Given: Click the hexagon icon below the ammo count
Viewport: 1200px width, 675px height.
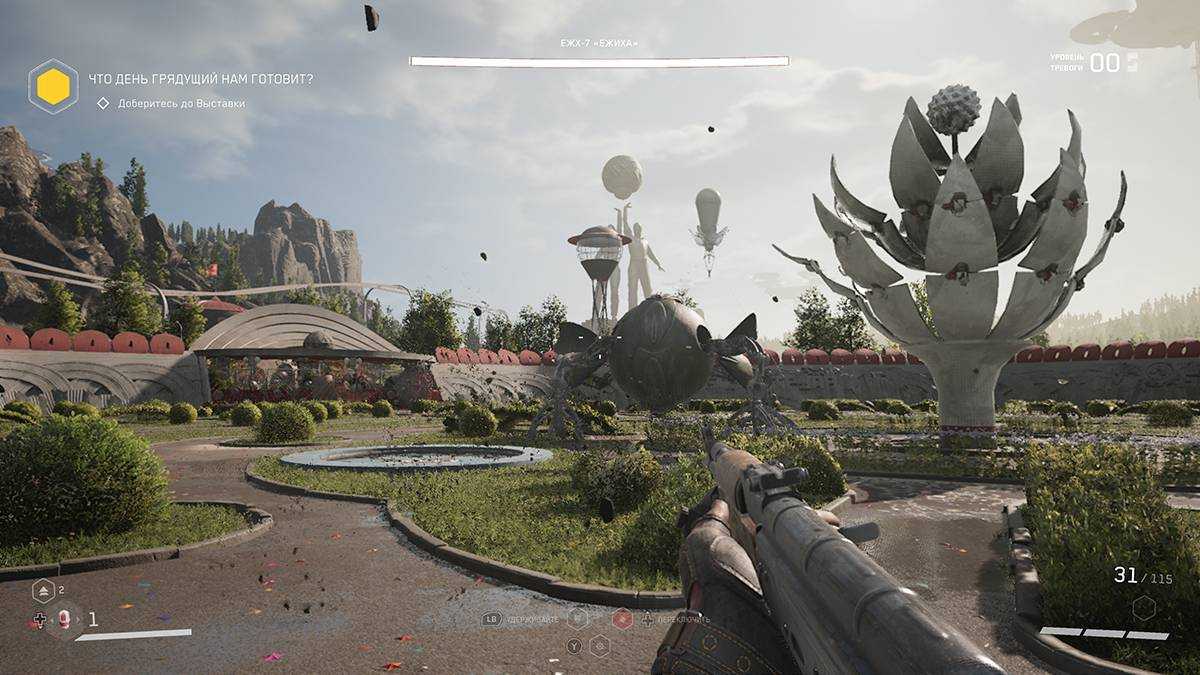Looking at the screenshot, I should coord(1143,607).
